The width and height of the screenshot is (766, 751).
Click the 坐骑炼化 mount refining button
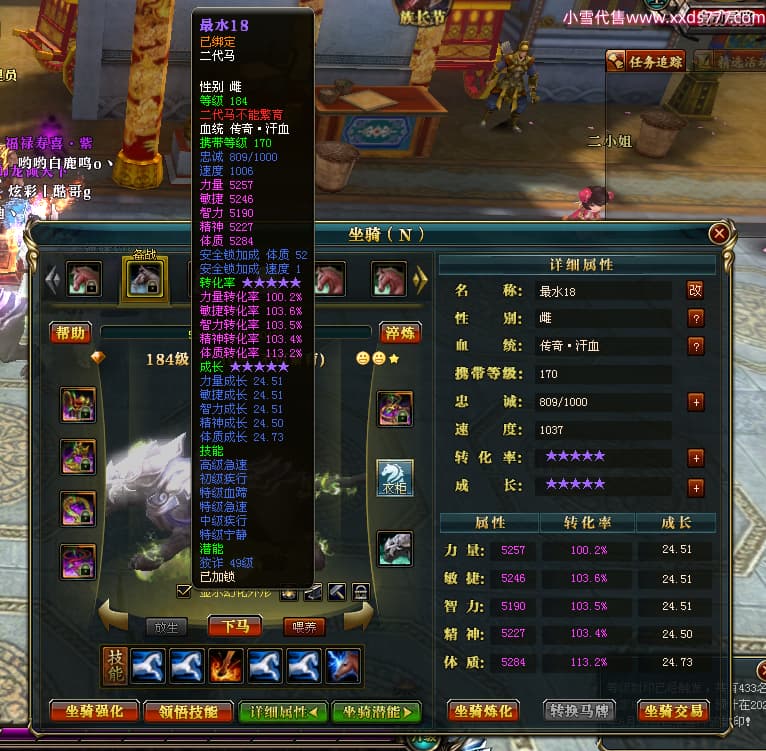[483, 712]
